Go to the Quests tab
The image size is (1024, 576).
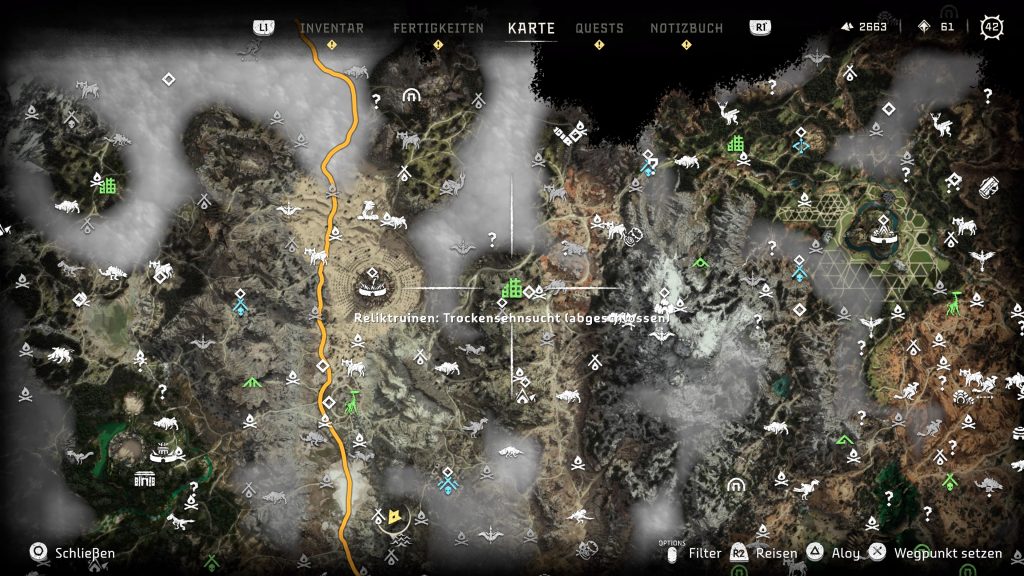coord(599,28)
